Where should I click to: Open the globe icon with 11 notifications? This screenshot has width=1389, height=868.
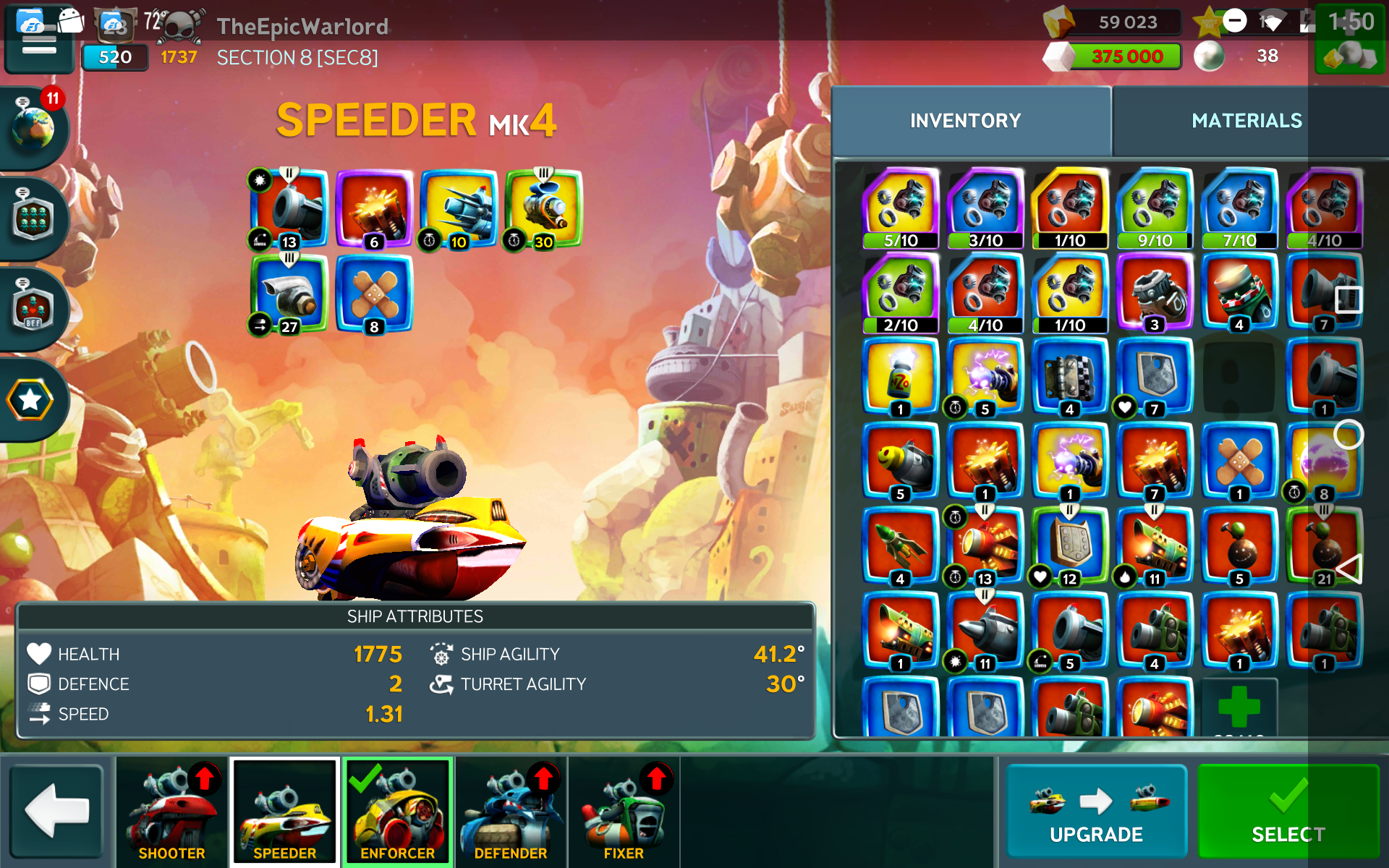coord(33,128)
